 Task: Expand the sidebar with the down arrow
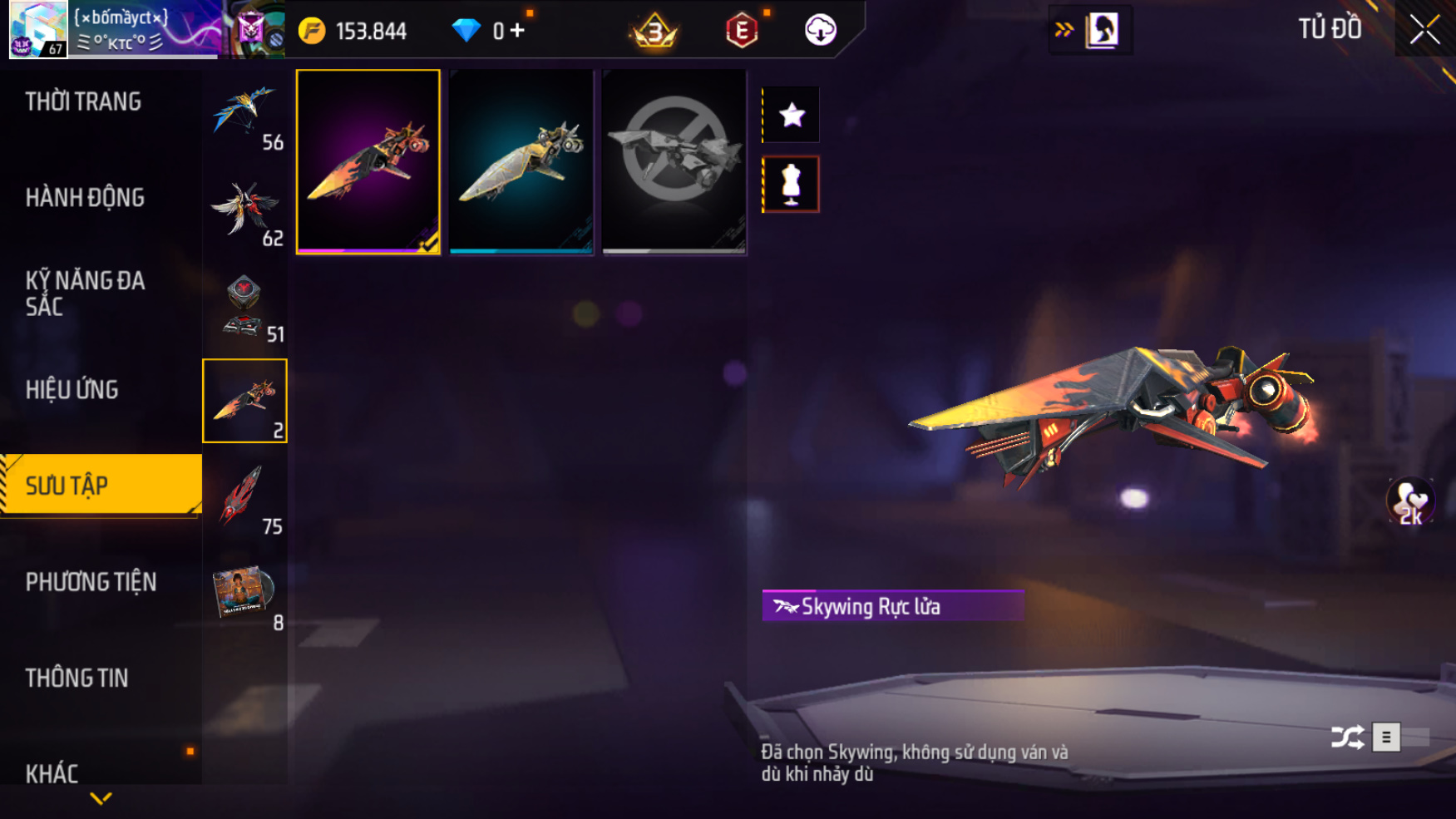(101, 799)
